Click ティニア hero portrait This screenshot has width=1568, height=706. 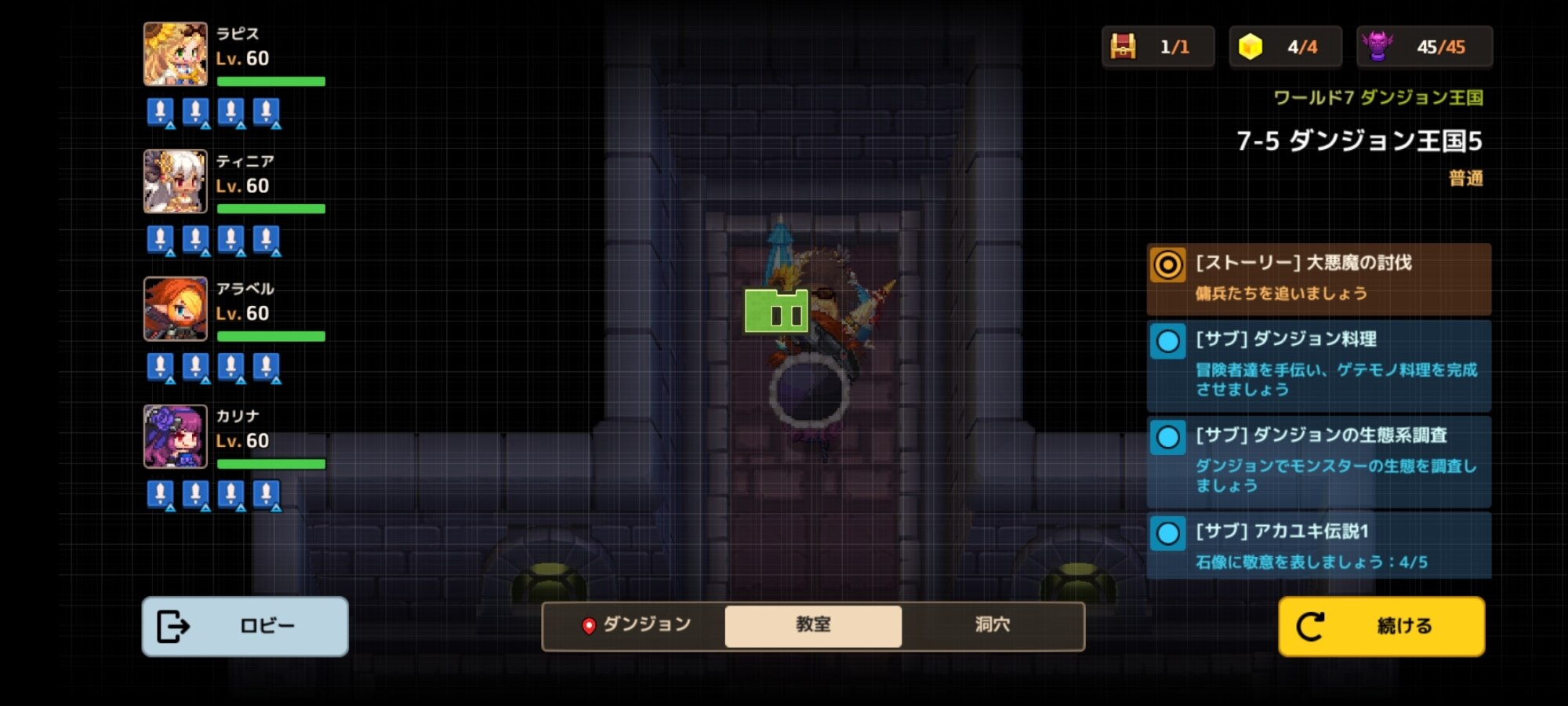click(176, 181)
